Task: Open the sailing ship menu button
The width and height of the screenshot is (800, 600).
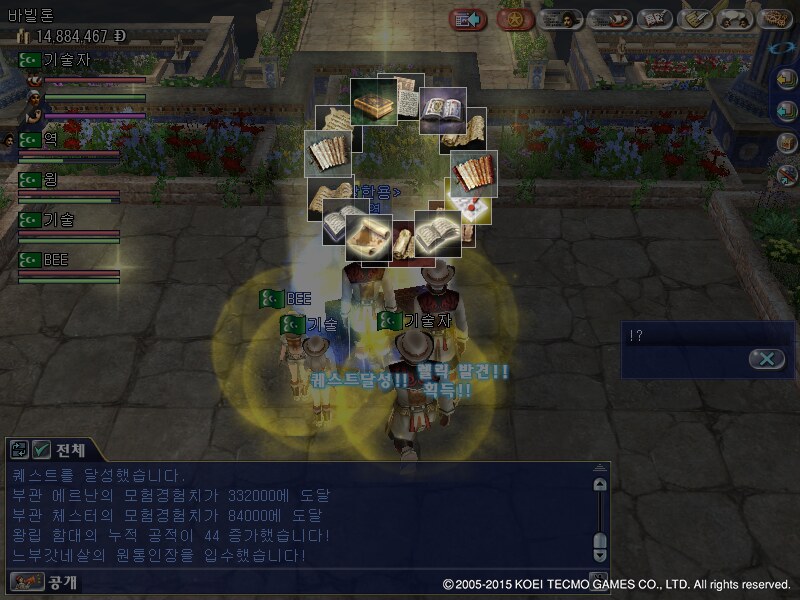Action: 608,19
